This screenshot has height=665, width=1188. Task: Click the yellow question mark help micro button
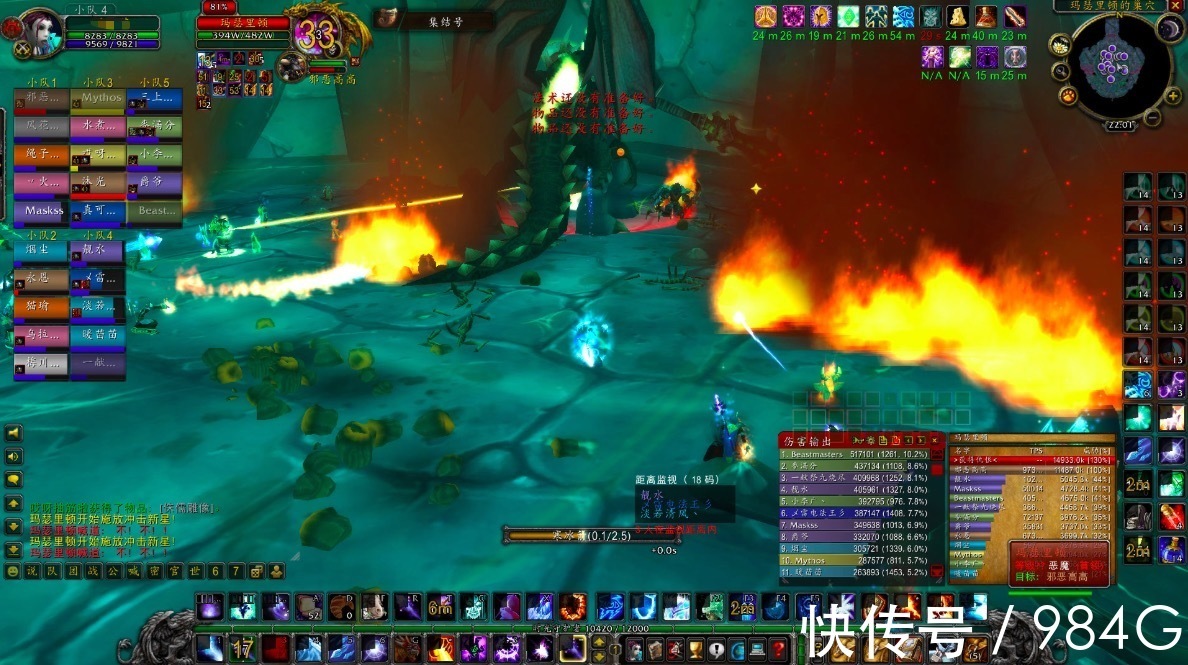779,650
